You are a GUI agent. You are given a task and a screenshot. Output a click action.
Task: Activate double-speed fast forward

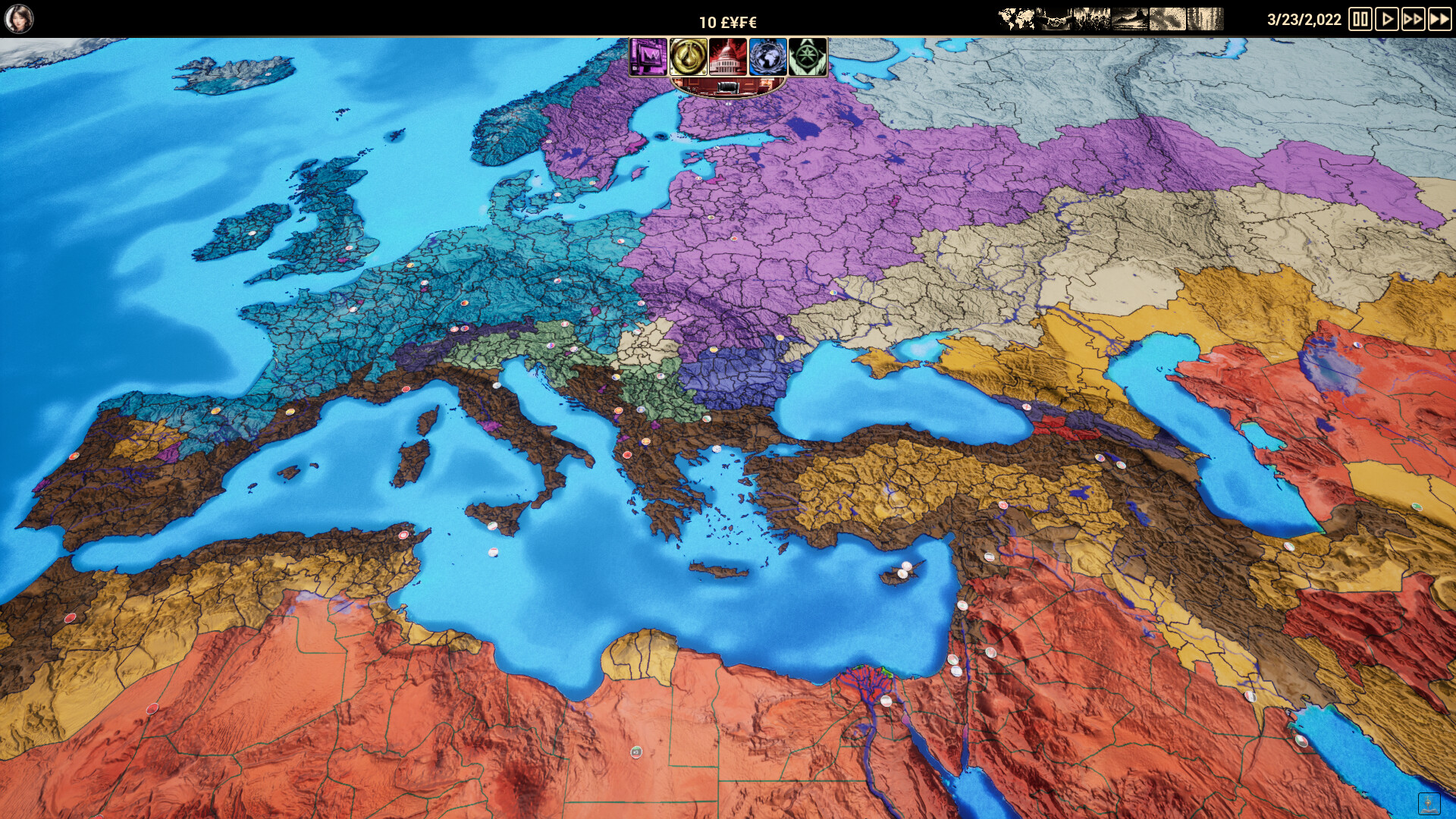tap(1414, 20)
